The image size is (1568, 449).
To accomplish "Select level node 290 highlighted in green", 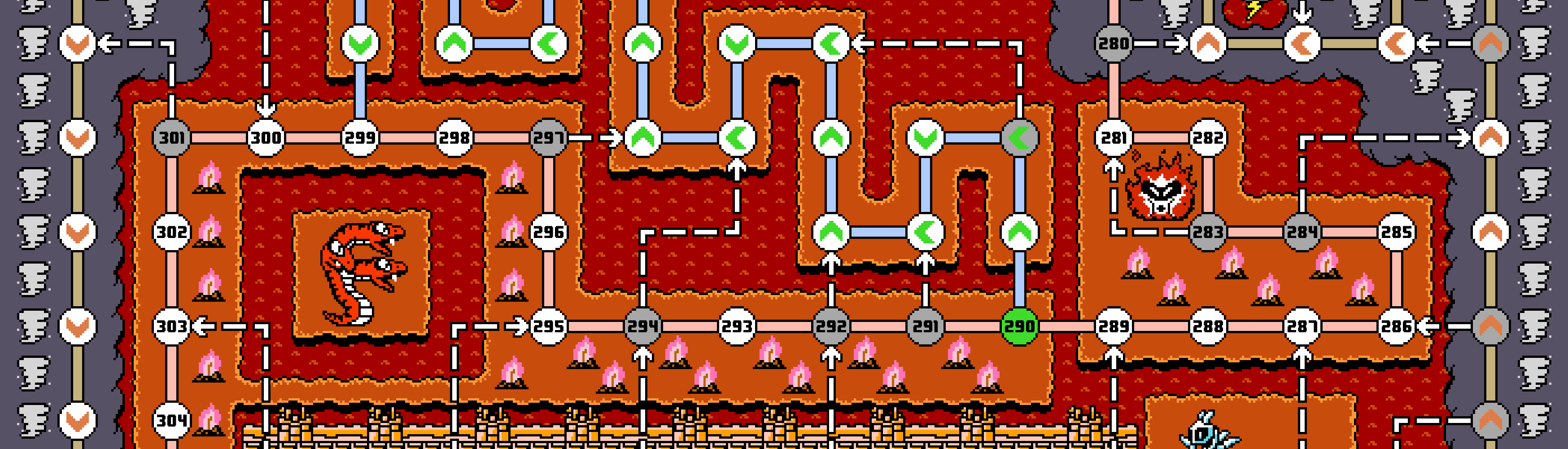I will point(1019,326).
